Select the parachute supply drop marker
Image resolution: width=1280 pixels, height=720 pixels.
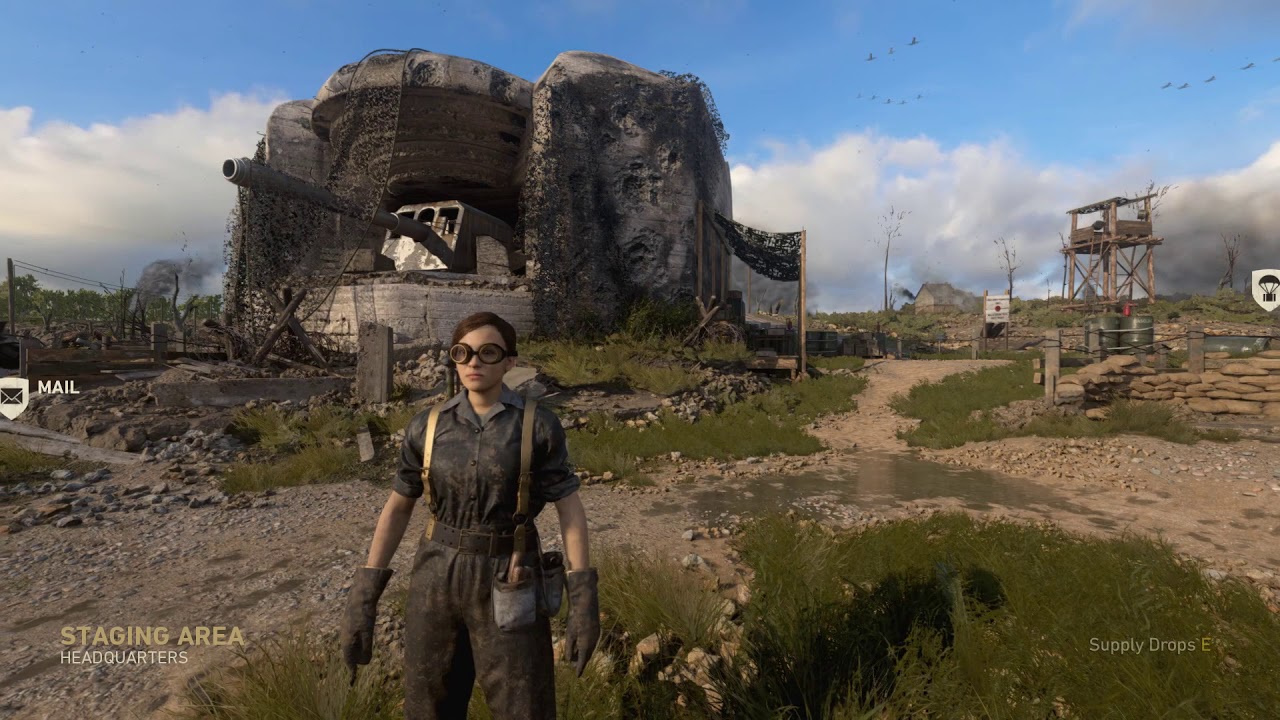click(x=1266, y=289)
